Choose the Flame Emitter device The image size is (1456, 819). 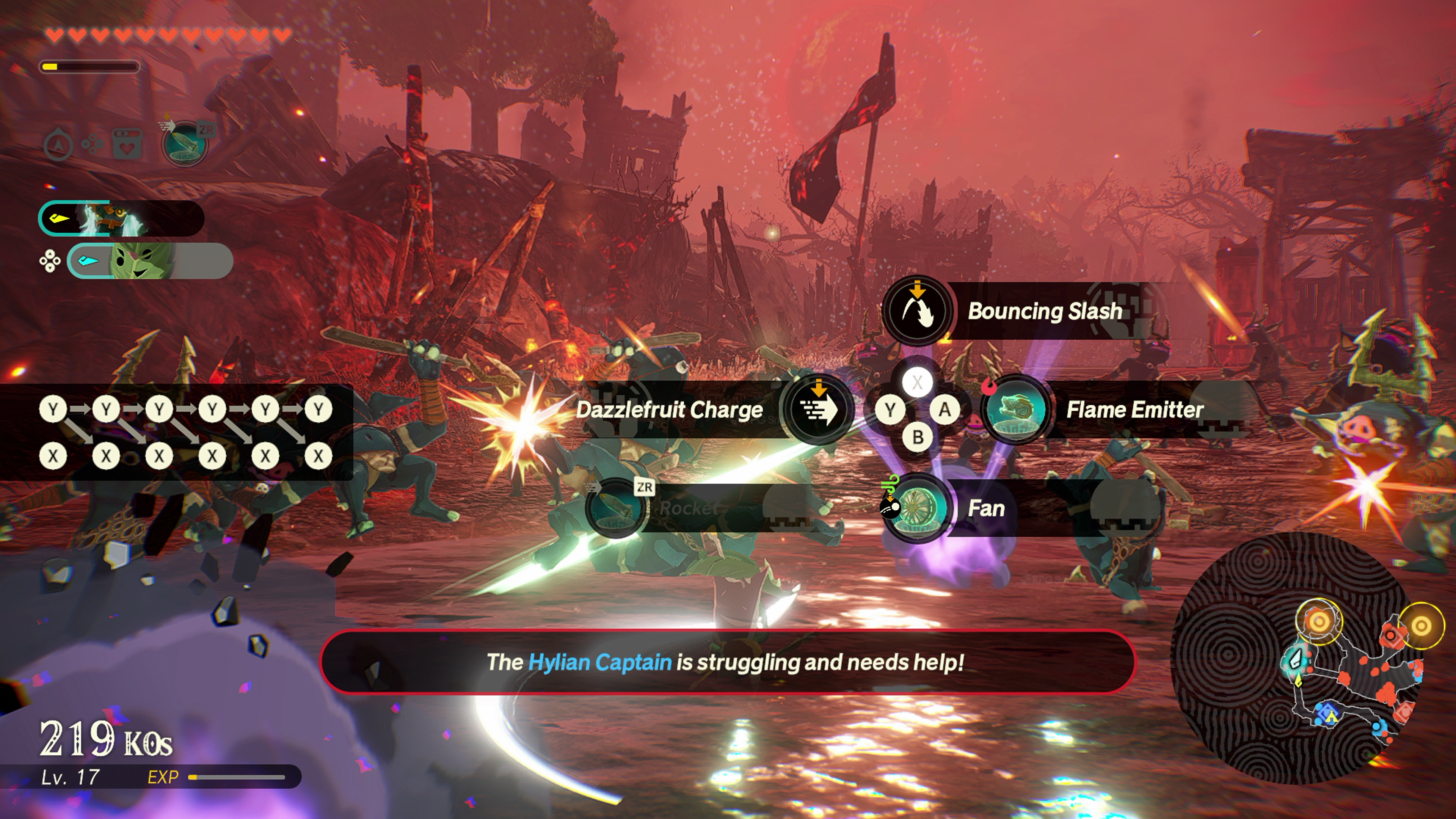pos(1016,409)
